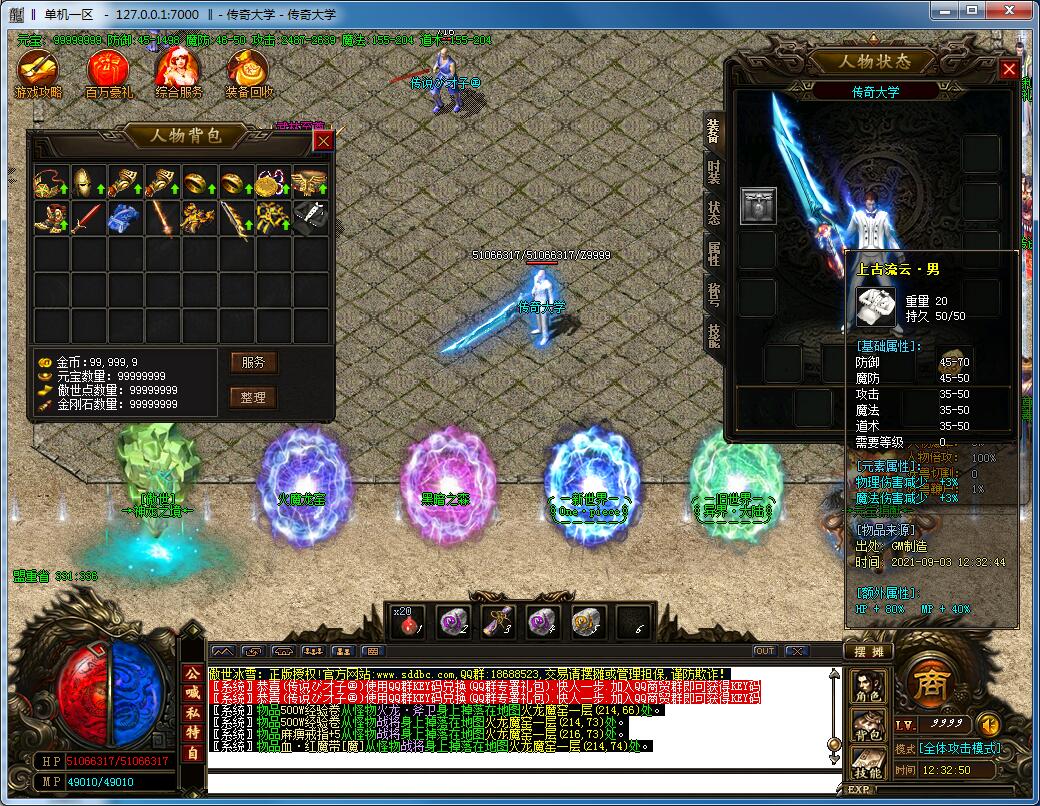Open the 摆摊 stall button
The image size is (1040, 806).
pos(866,651)
